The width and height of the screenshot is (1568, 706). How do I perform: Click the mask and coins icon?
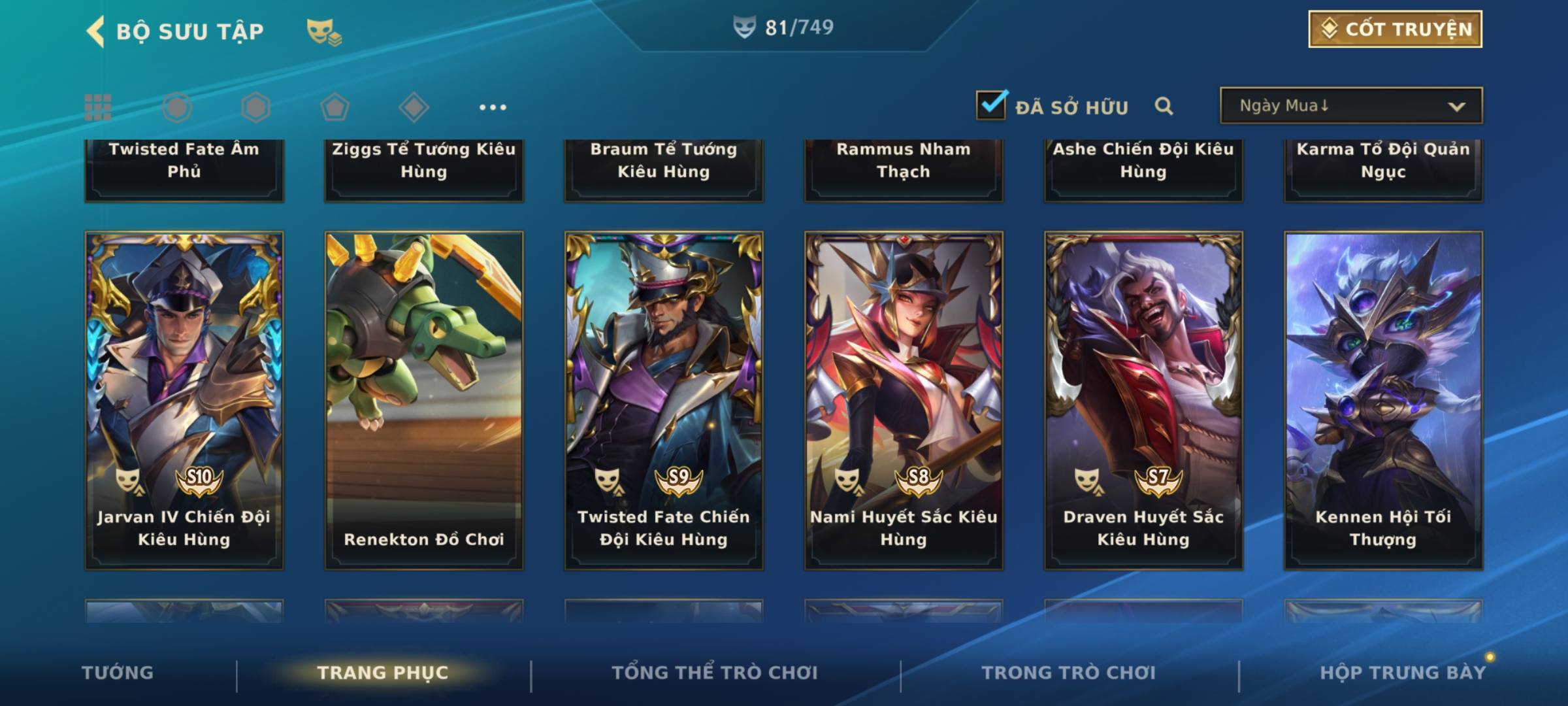324,31
